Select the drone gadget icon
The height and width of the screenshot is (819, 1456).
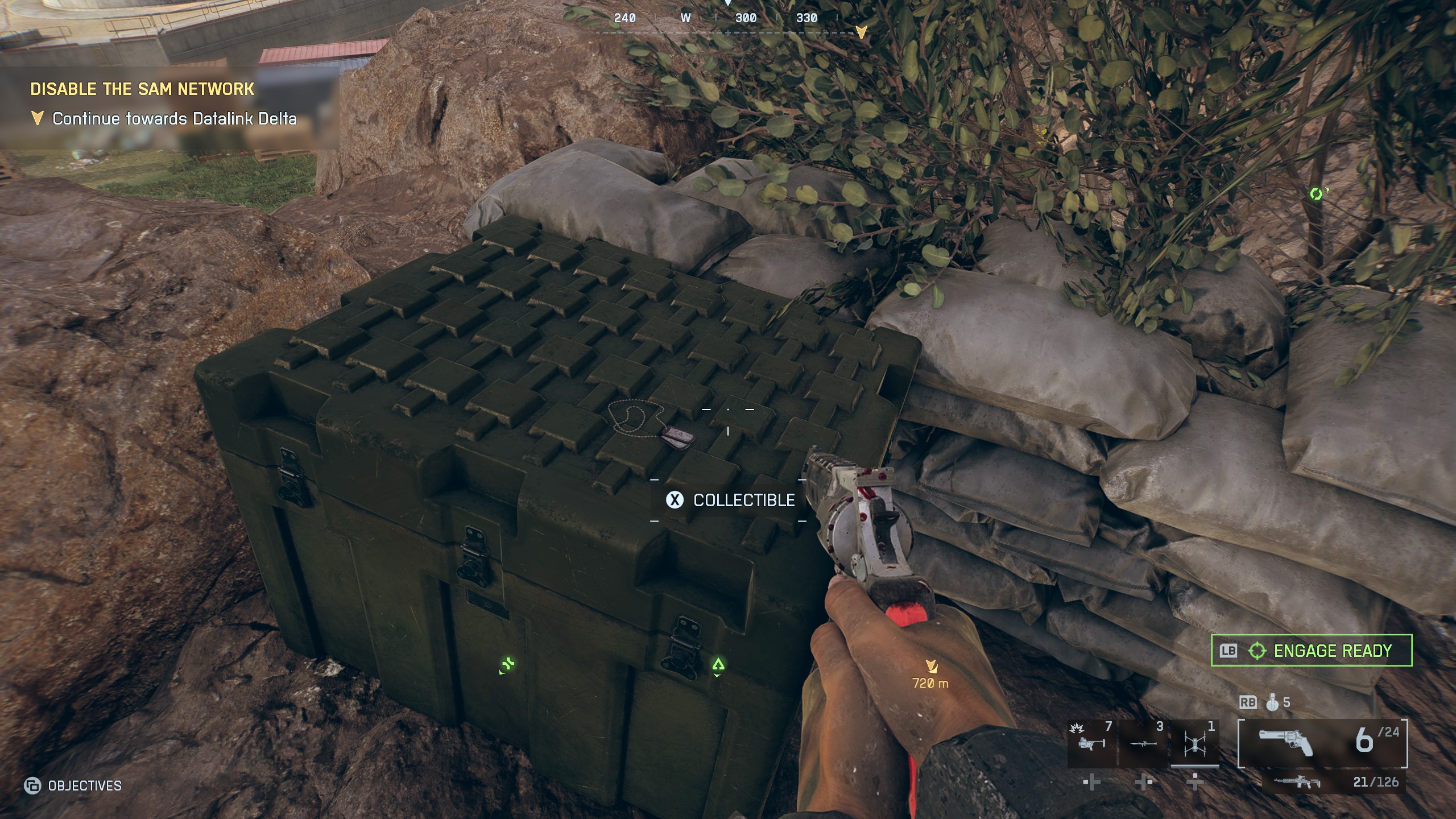pos(1195,743)
